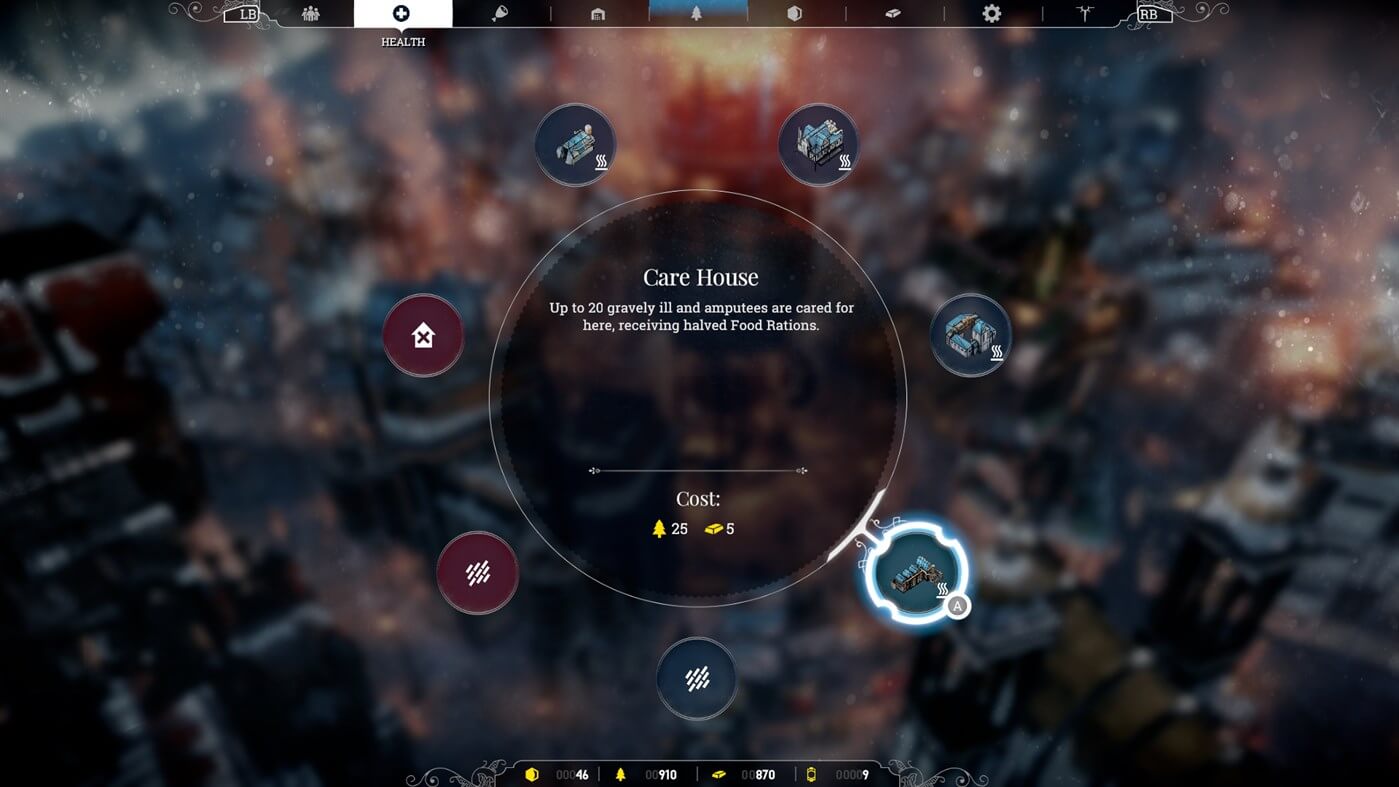Click the steel ingot category icon
1399x787 pixels.
click(892, 13)
